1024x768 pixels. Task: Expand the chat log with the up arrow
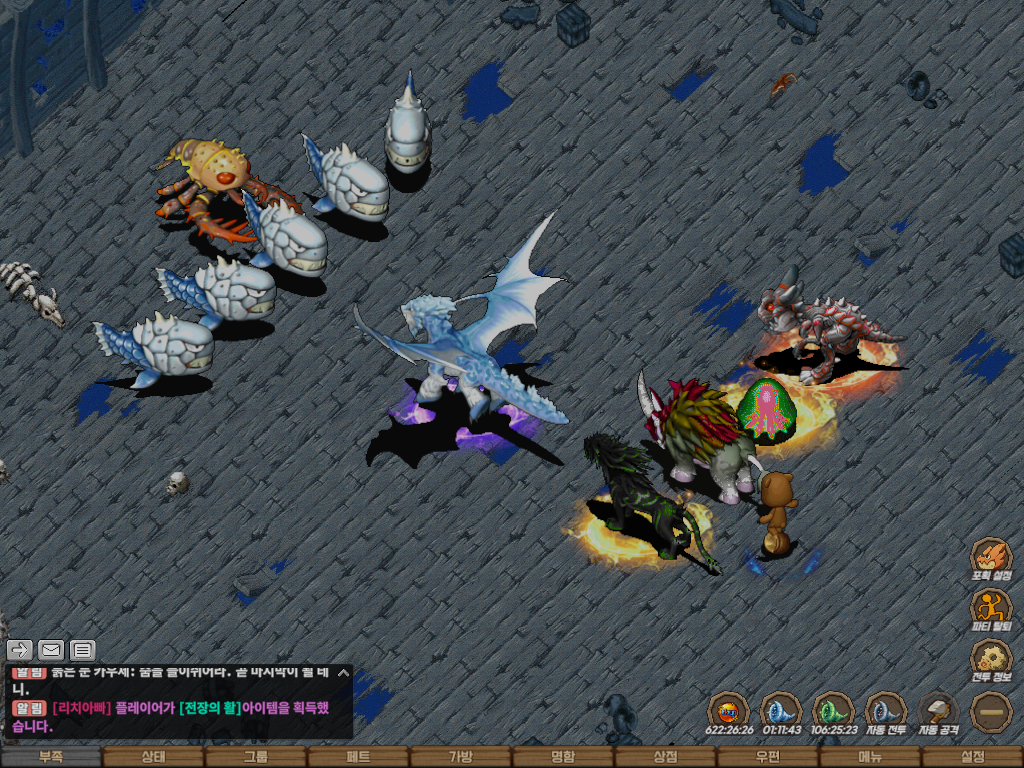[343, 673]
